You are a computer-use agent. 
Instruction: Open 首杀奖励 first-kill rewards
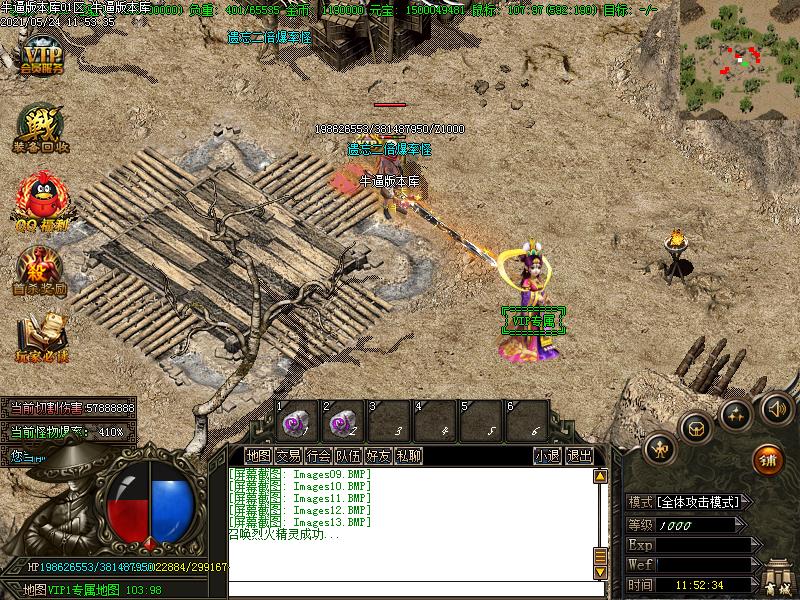tap(40, 270)
